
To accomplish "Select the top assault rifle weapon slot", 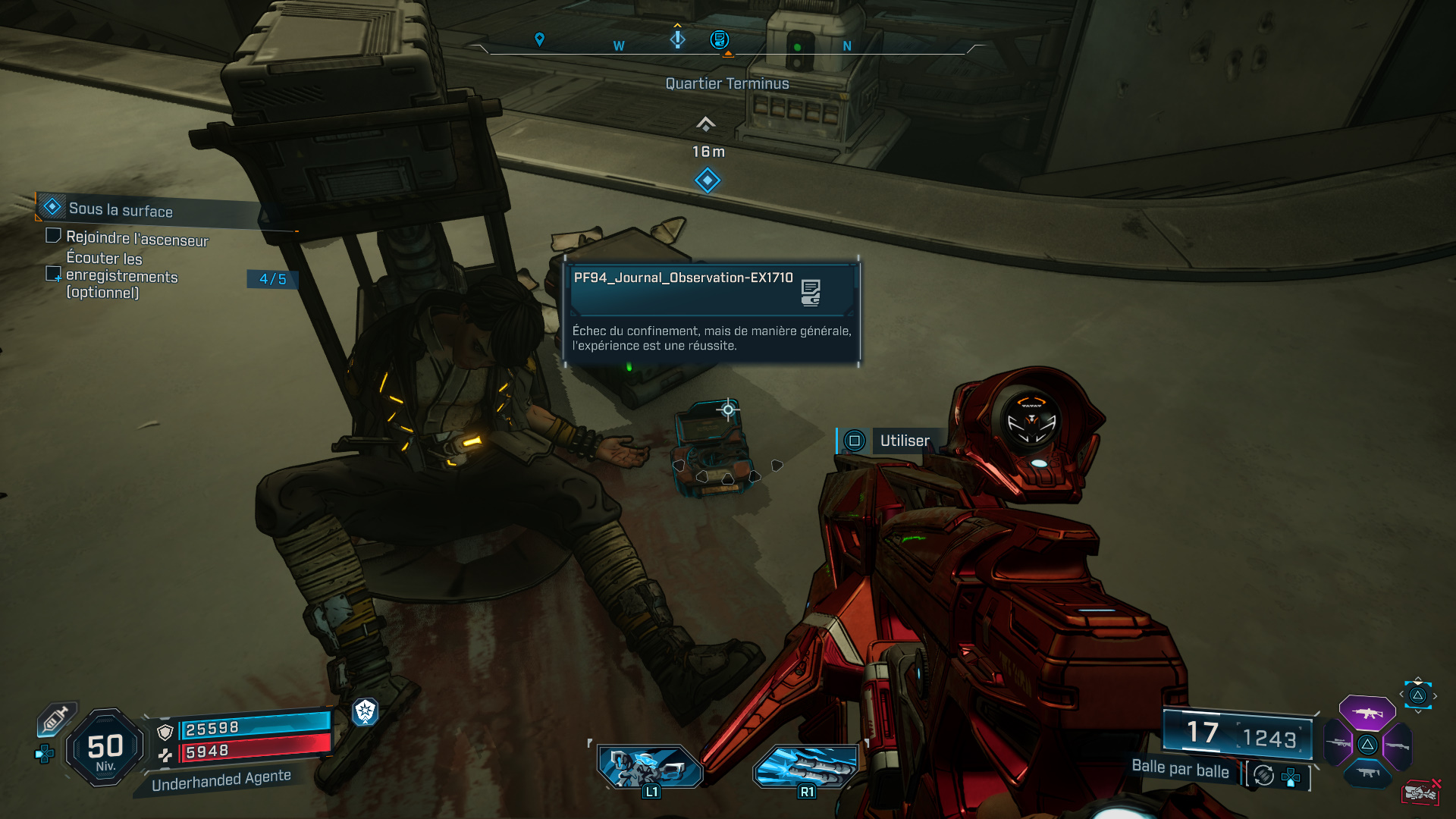I will click(1367, 713).
